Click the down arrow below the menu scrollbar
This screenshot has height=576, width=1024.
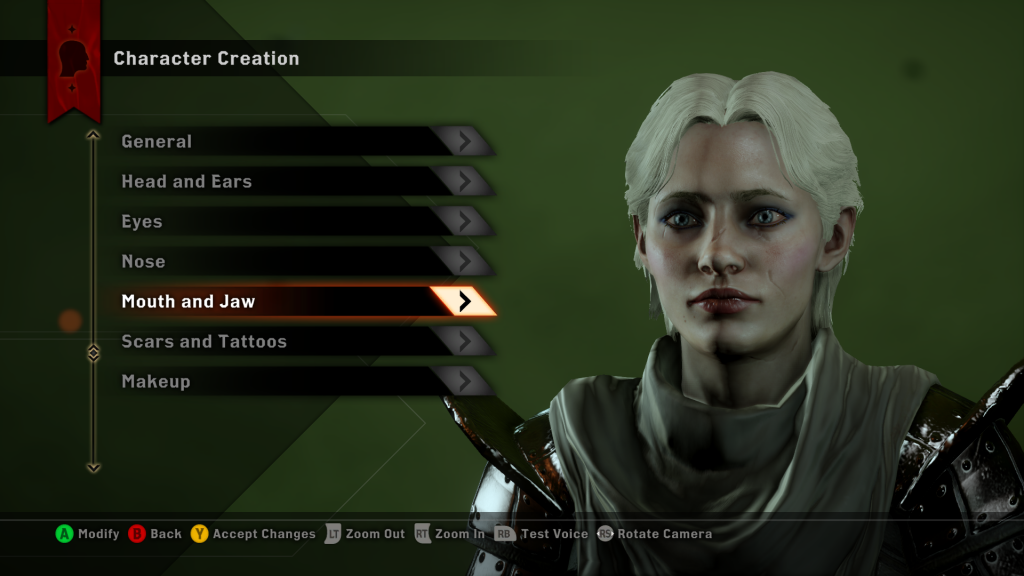tap(94, 466)
